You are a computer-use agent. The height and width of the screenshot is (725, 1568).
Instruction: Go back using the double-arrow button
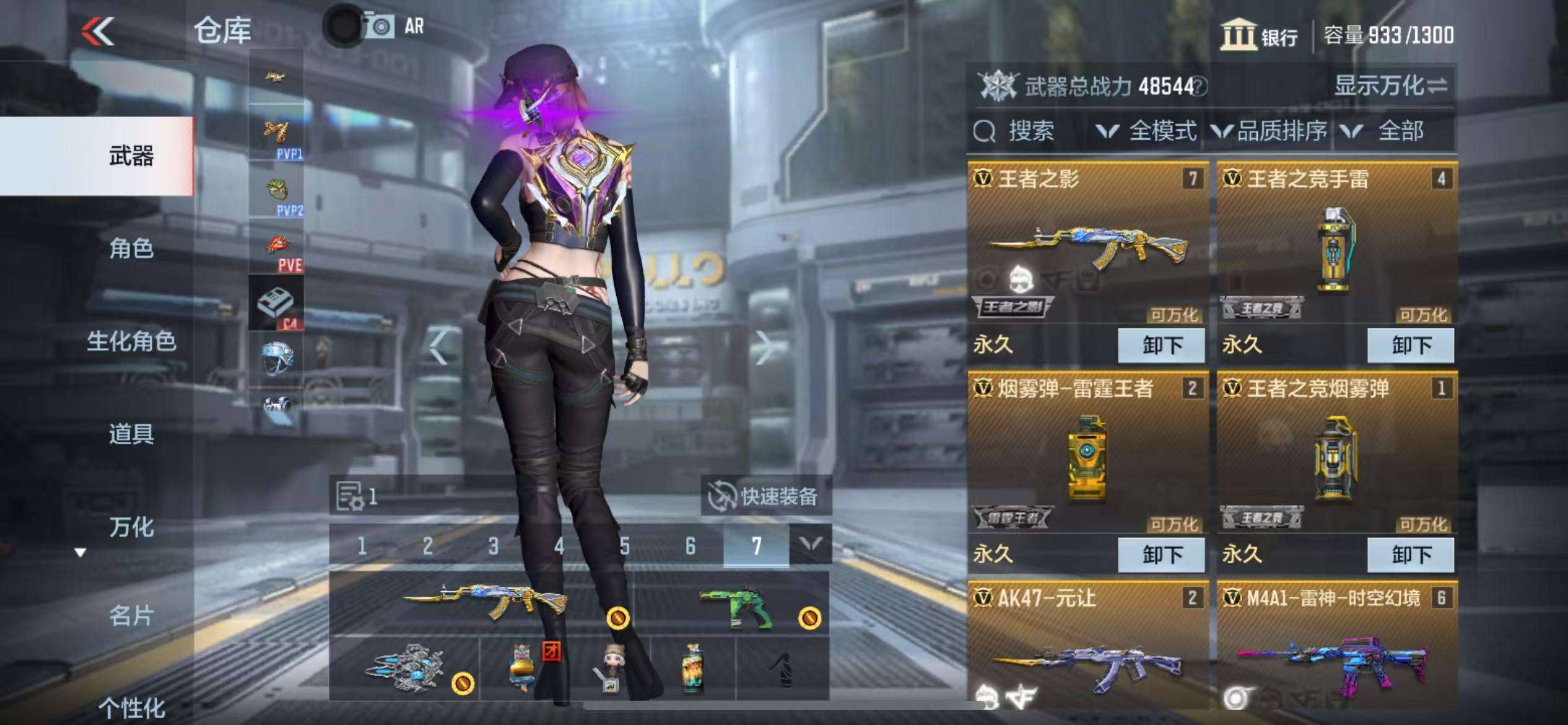click(98, 31)
